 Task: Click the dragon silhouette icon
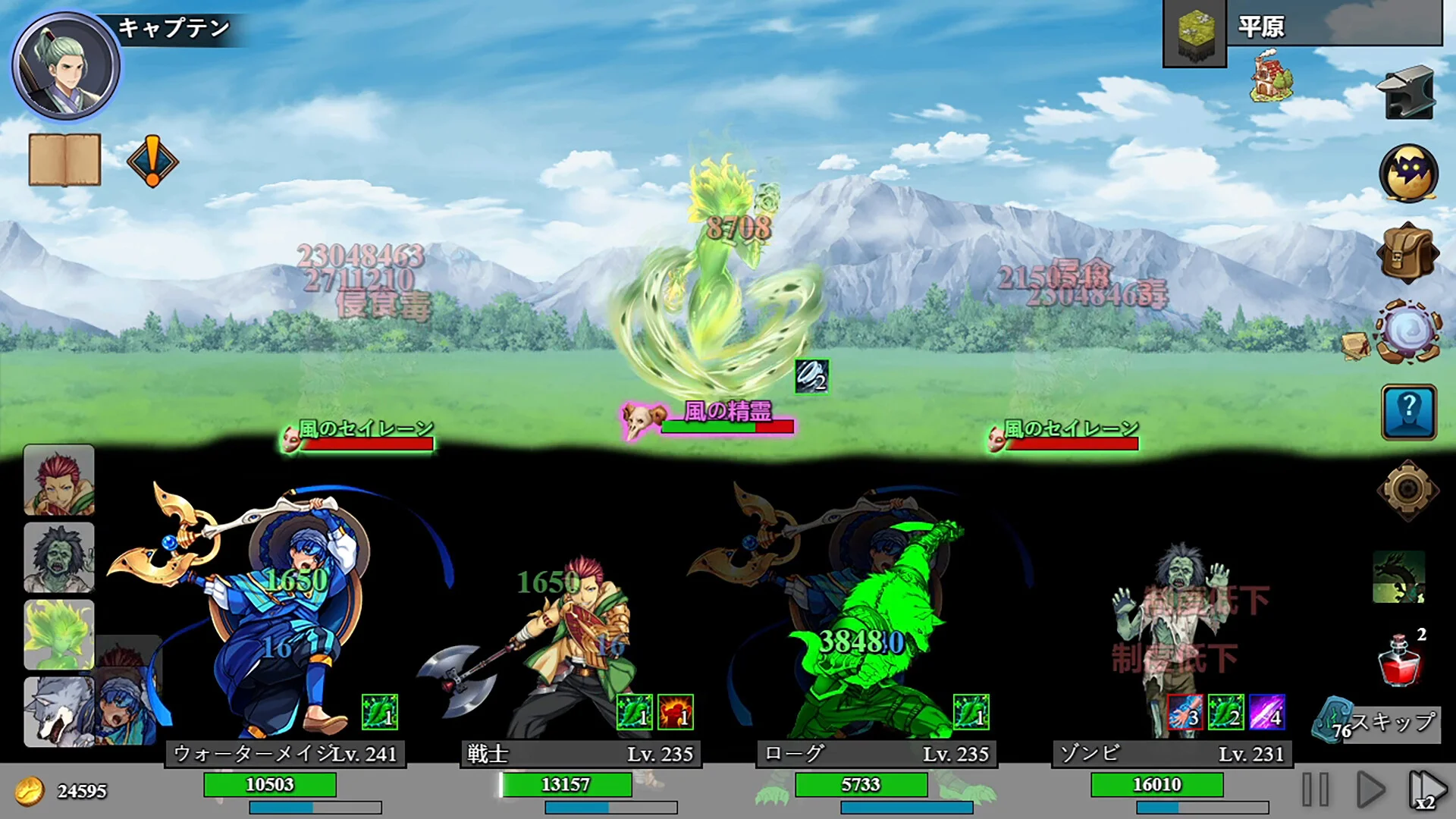tap(1398, 577)
